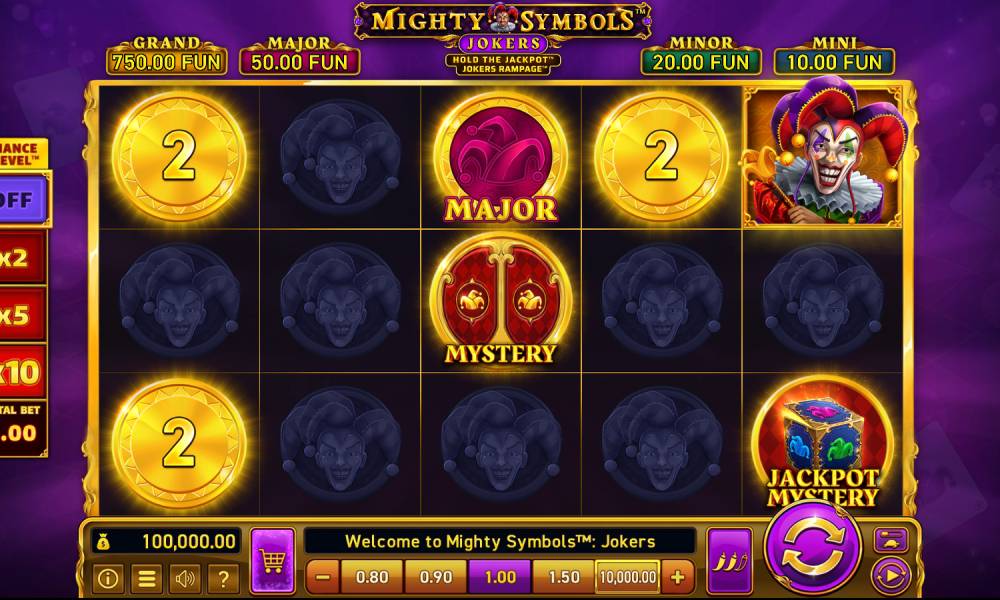Toggle the sound speaker icon
Image resolution: width=1000 pixels, height=600 pixels.
[x=184, y=577]
